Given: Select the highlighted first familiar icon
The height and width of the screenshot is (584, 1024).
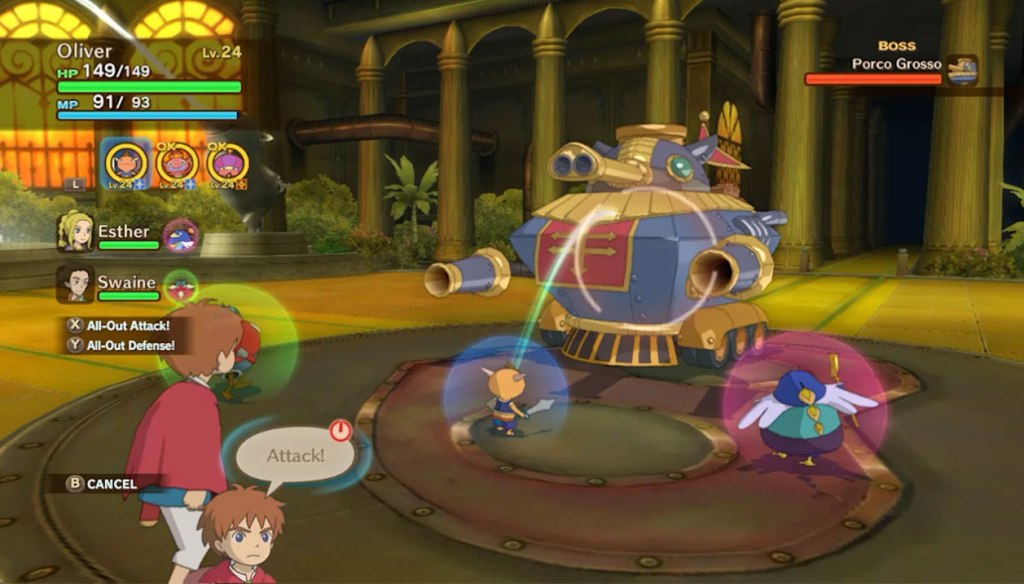Looking at the screenshot, I should 126,162.
